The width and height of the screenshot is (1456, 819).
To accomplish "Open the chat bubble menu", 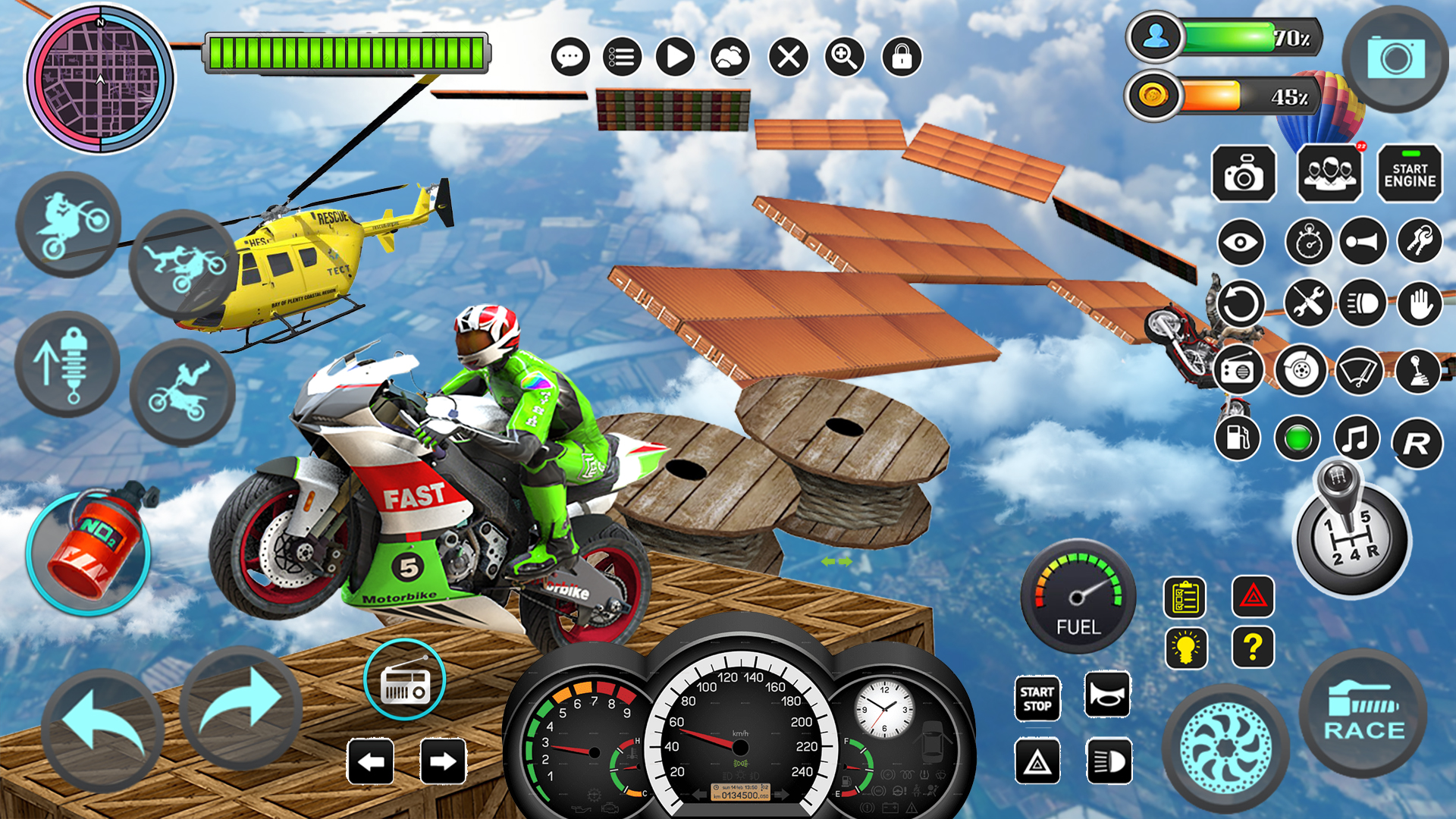I will [570, 56].
